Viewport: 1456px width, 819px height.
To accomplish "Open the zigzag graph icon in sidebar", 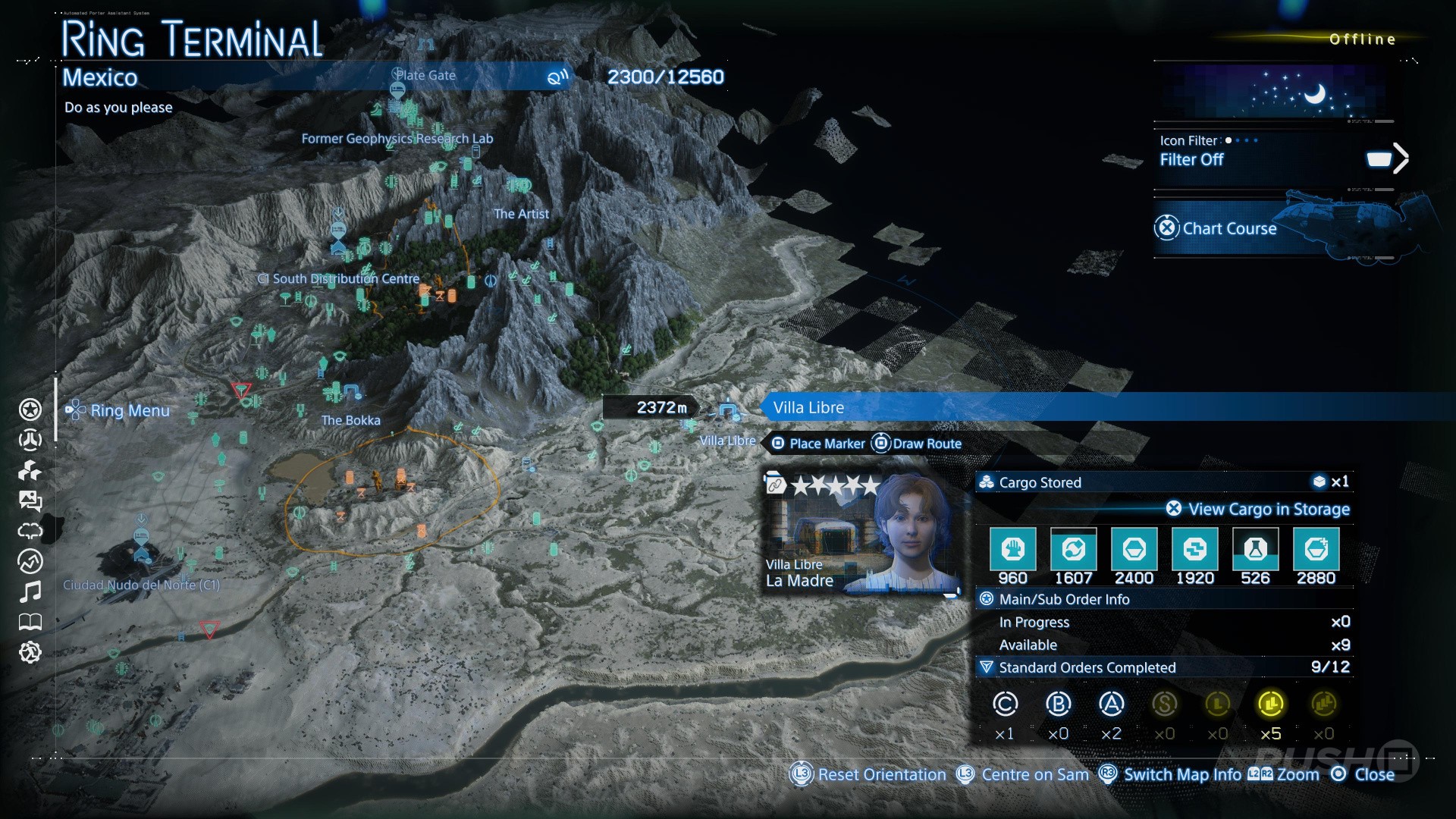I will pos(30,561).
